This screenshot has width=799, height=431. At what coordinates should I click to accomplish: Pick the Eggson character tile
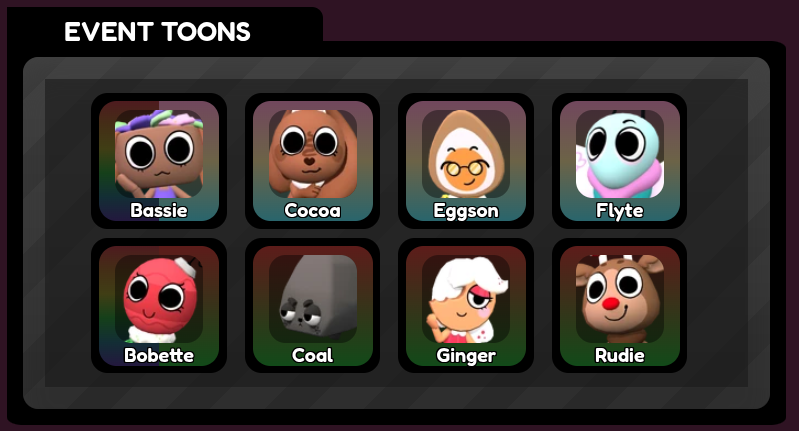466,161
